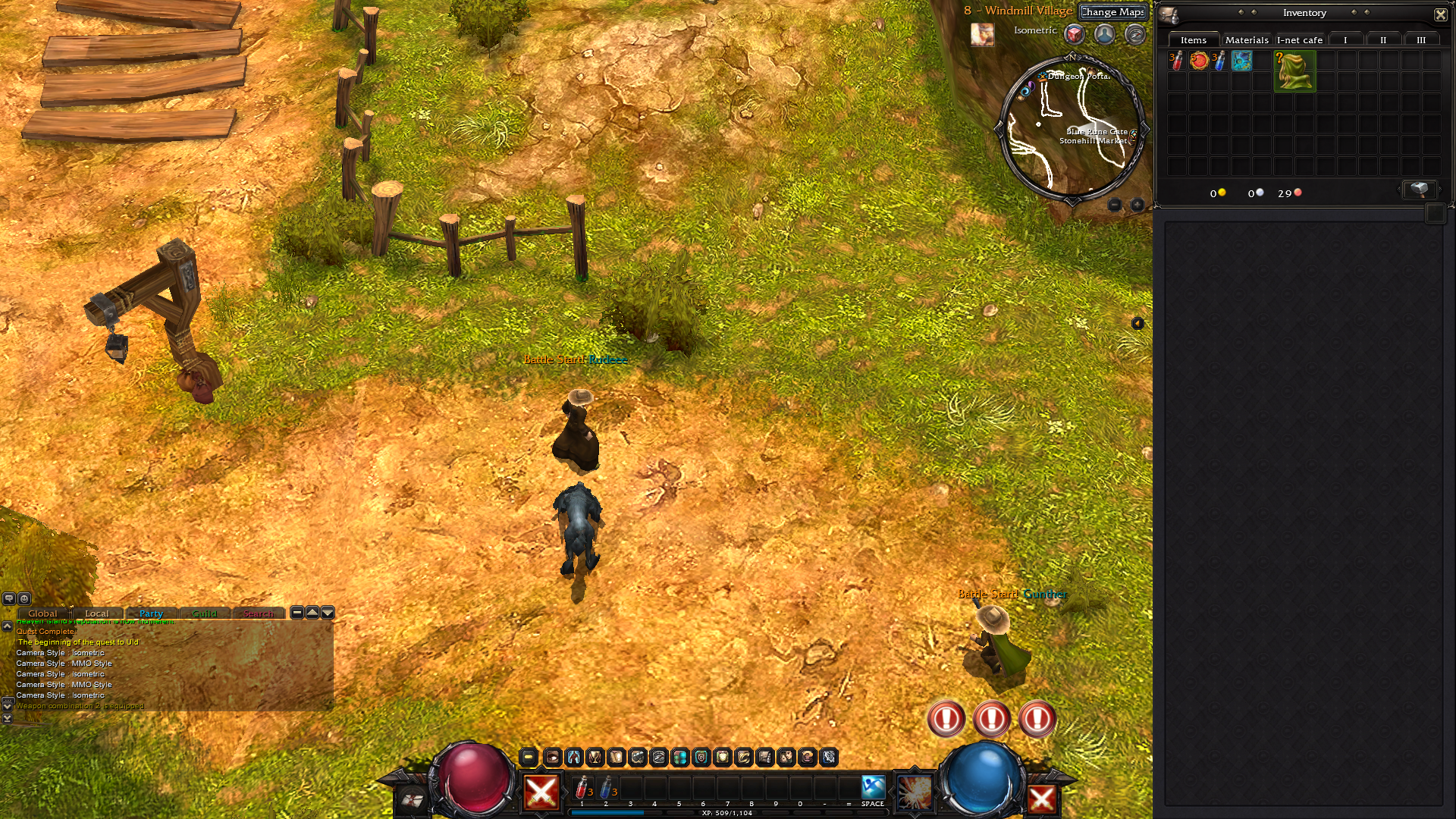Open the I-net cafe inventory tab
This screenshot has width=1456, height=819.
coord(1299,40)
